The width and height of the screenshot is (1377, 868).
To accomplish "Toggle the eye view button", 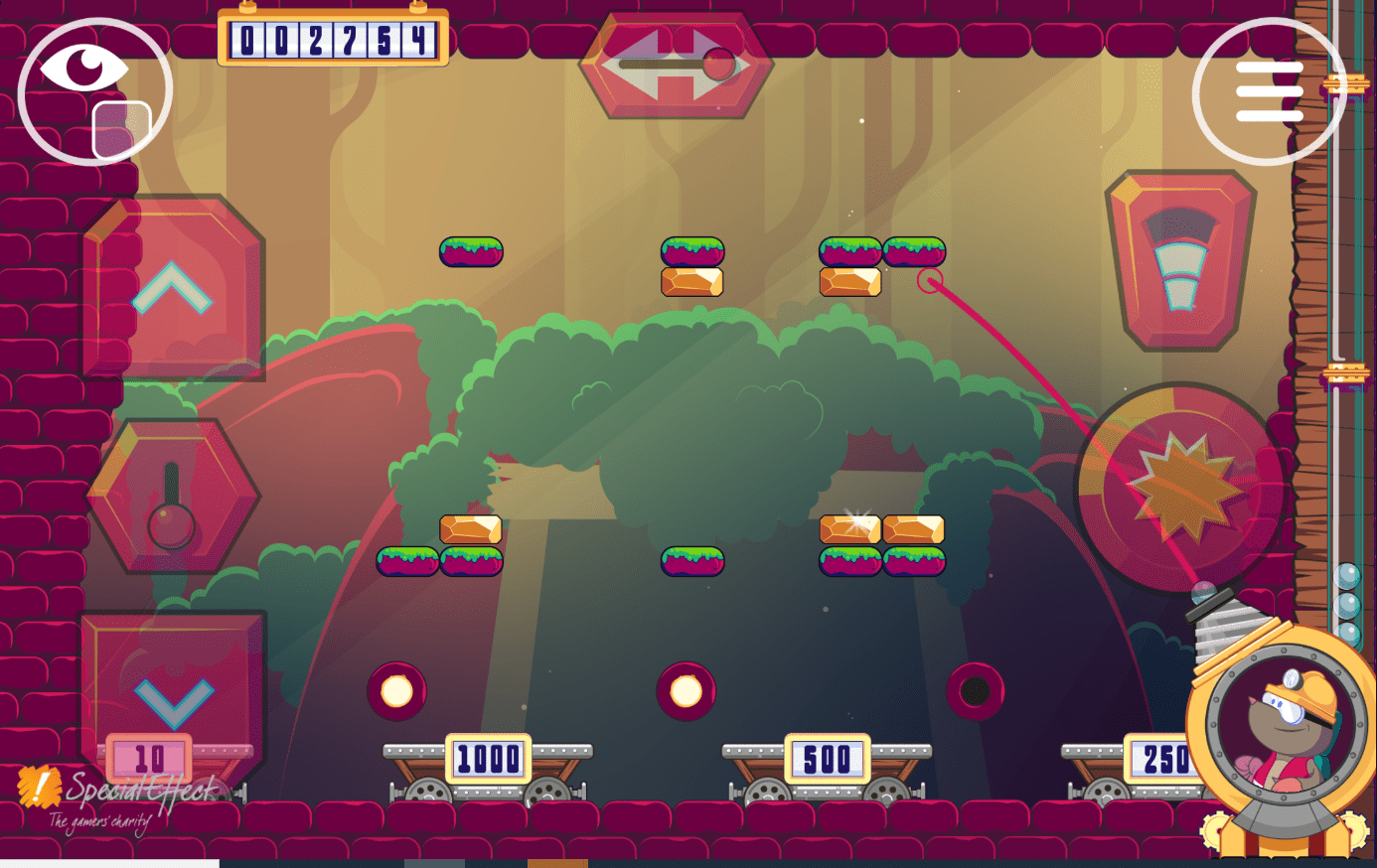I will [x=94, y=89].
